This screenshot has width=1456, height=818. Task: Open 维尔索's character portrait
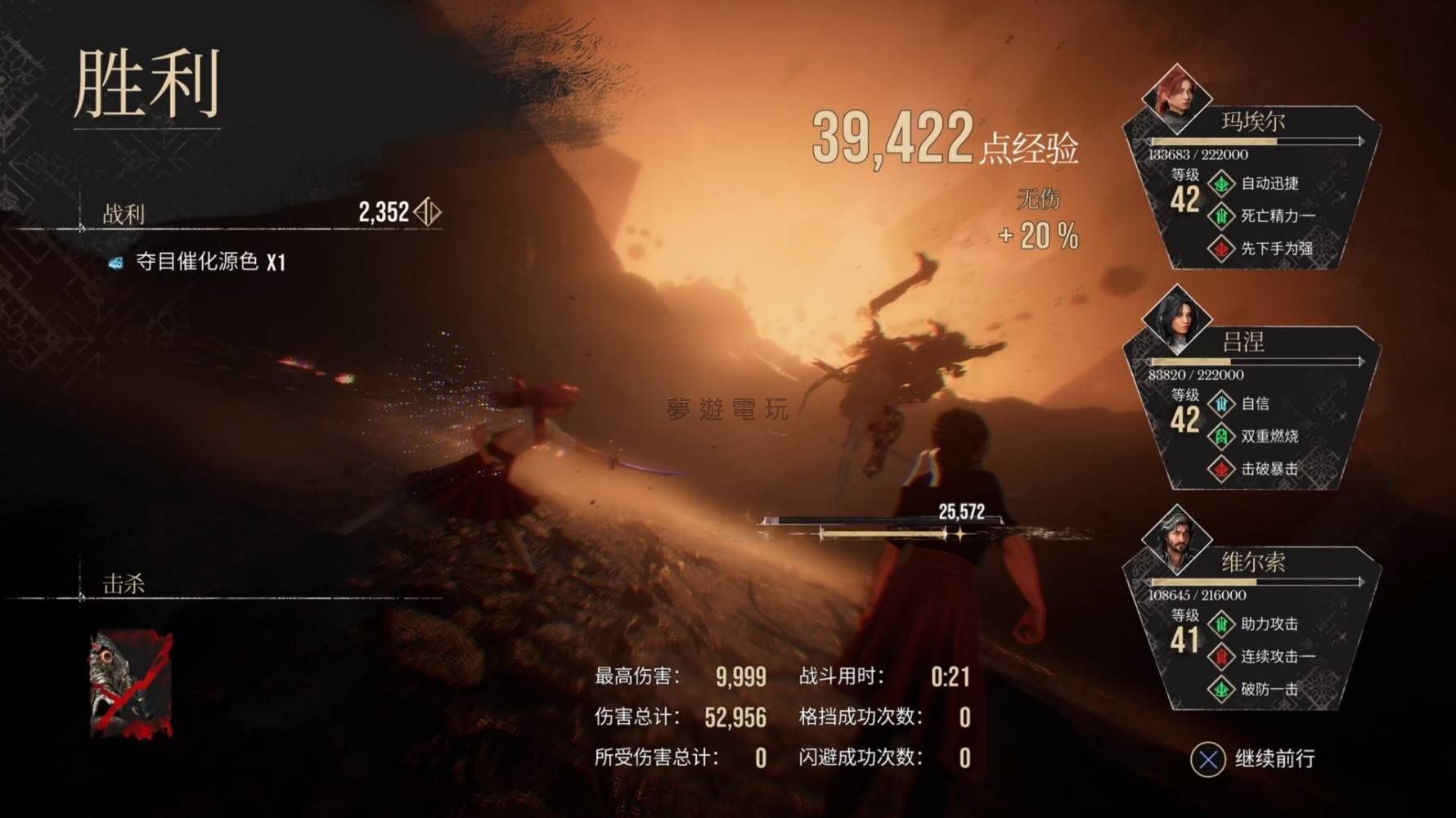tap(1176, 539)
